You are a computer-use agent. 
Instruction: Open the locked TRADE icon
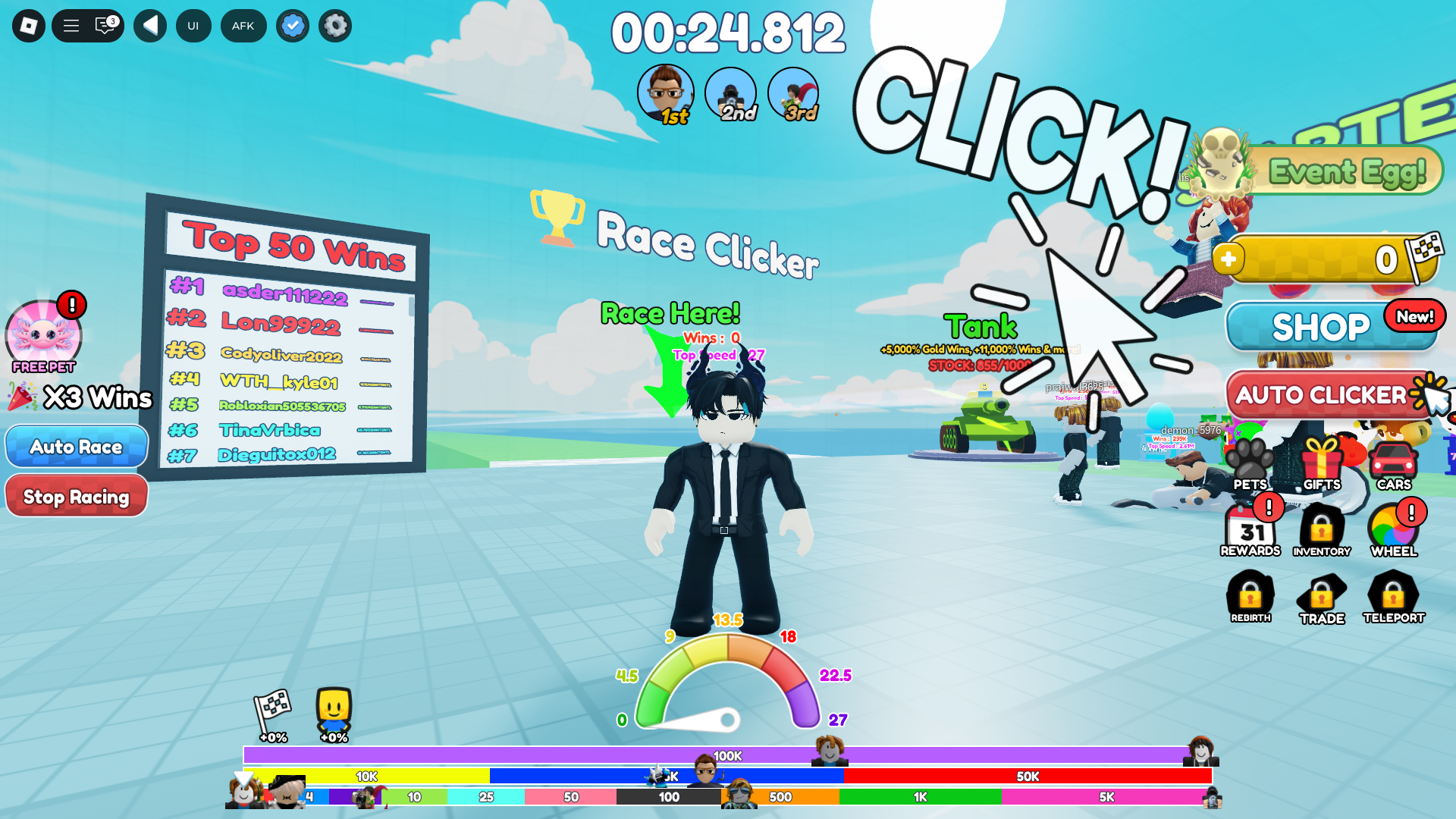click(1321, 595)
